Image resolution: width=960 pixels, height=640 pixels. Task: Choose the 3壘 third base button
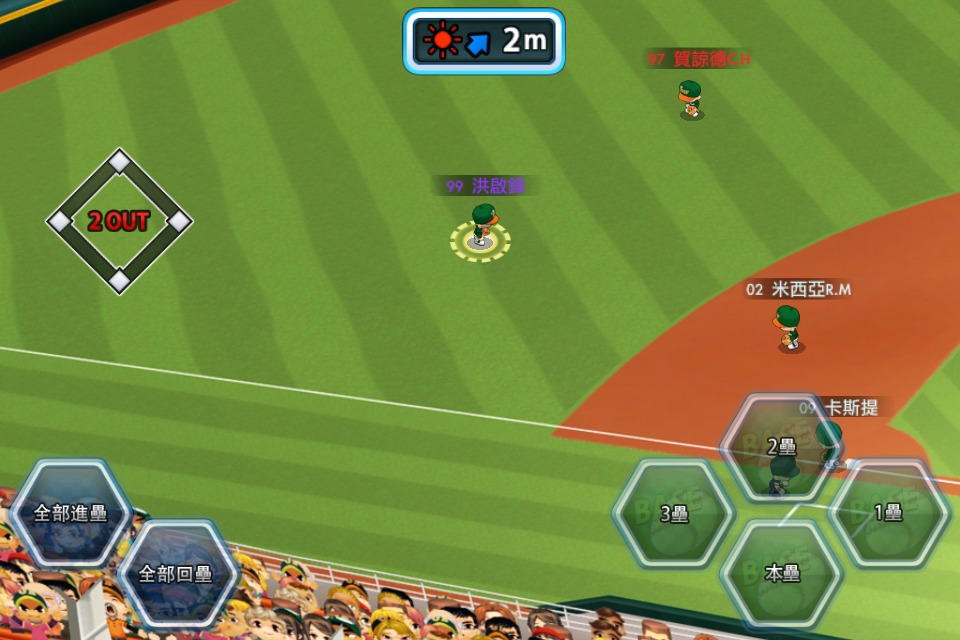[x=673, y=514]
